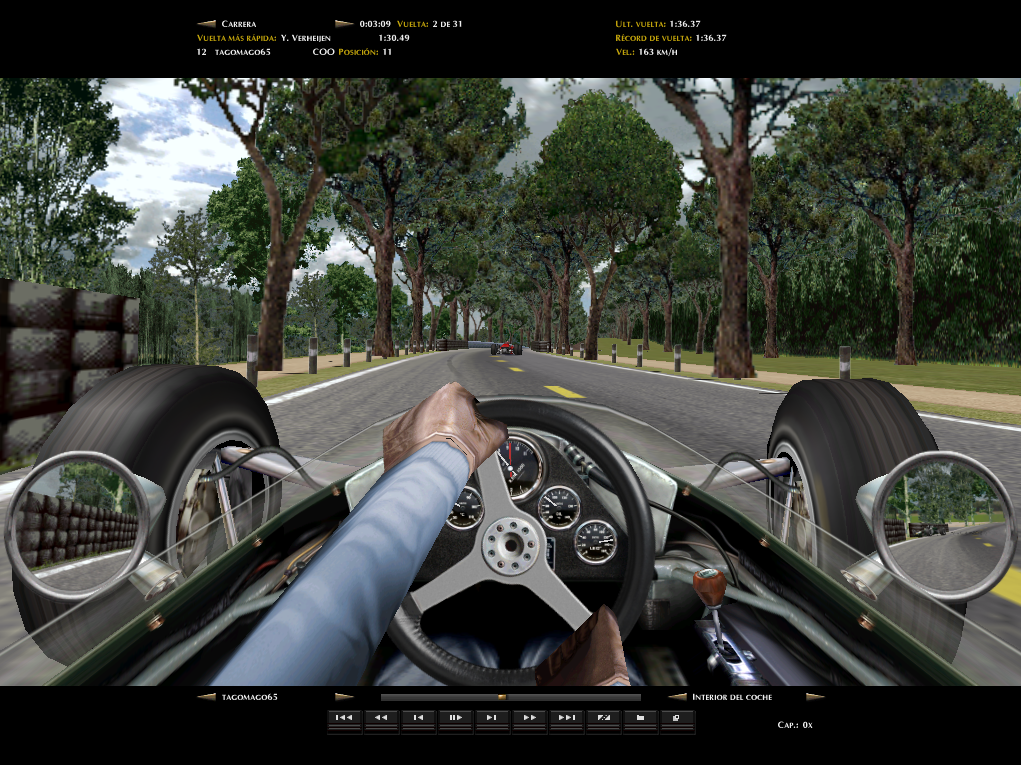Image resolution: width=1021 pixels, height=765 pixels.
Task: Select the next driver after tagomago65
Action: coord(343,697)
